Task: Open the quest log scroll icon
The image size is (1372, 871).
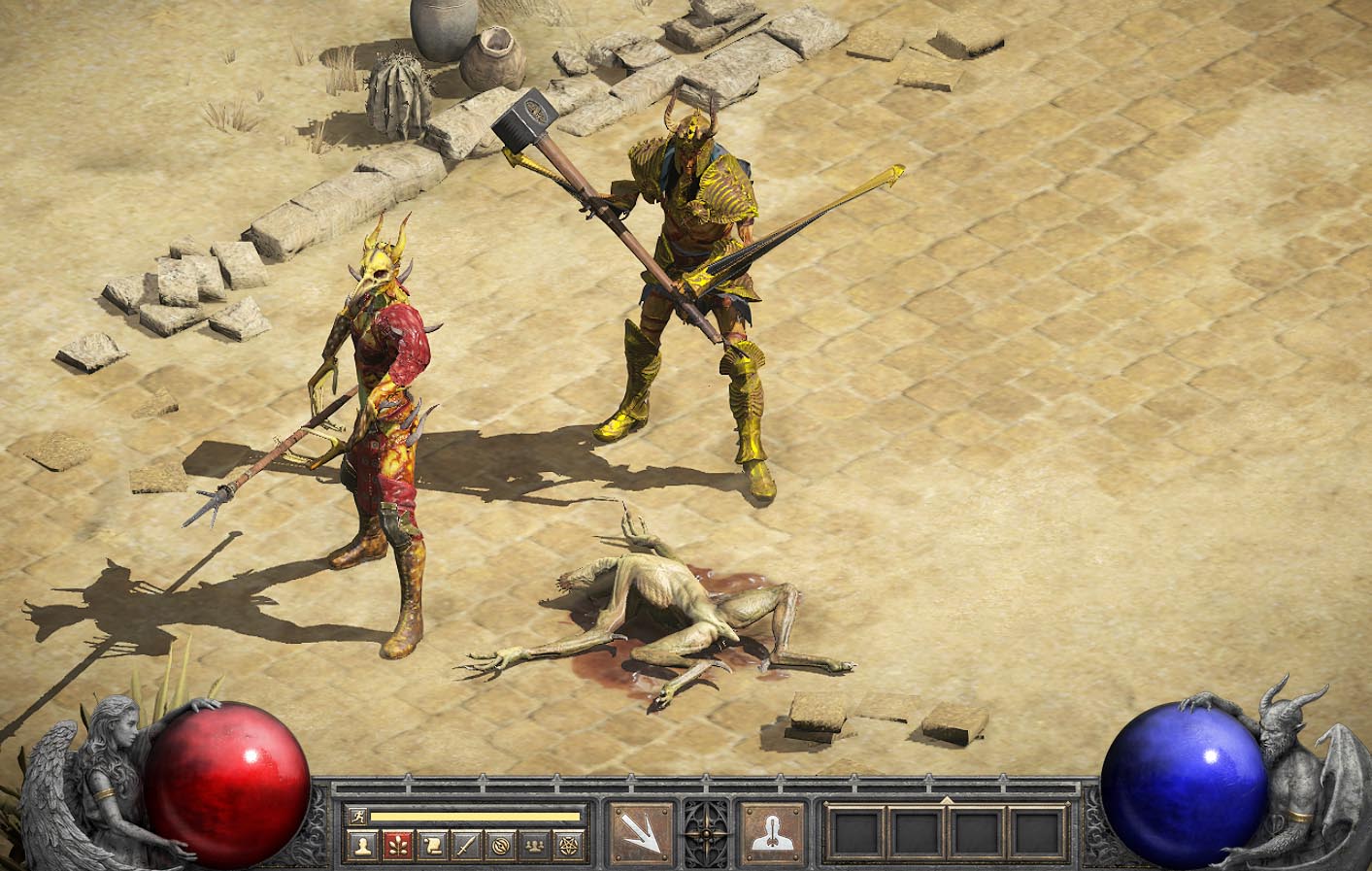Action: point(432,845)
